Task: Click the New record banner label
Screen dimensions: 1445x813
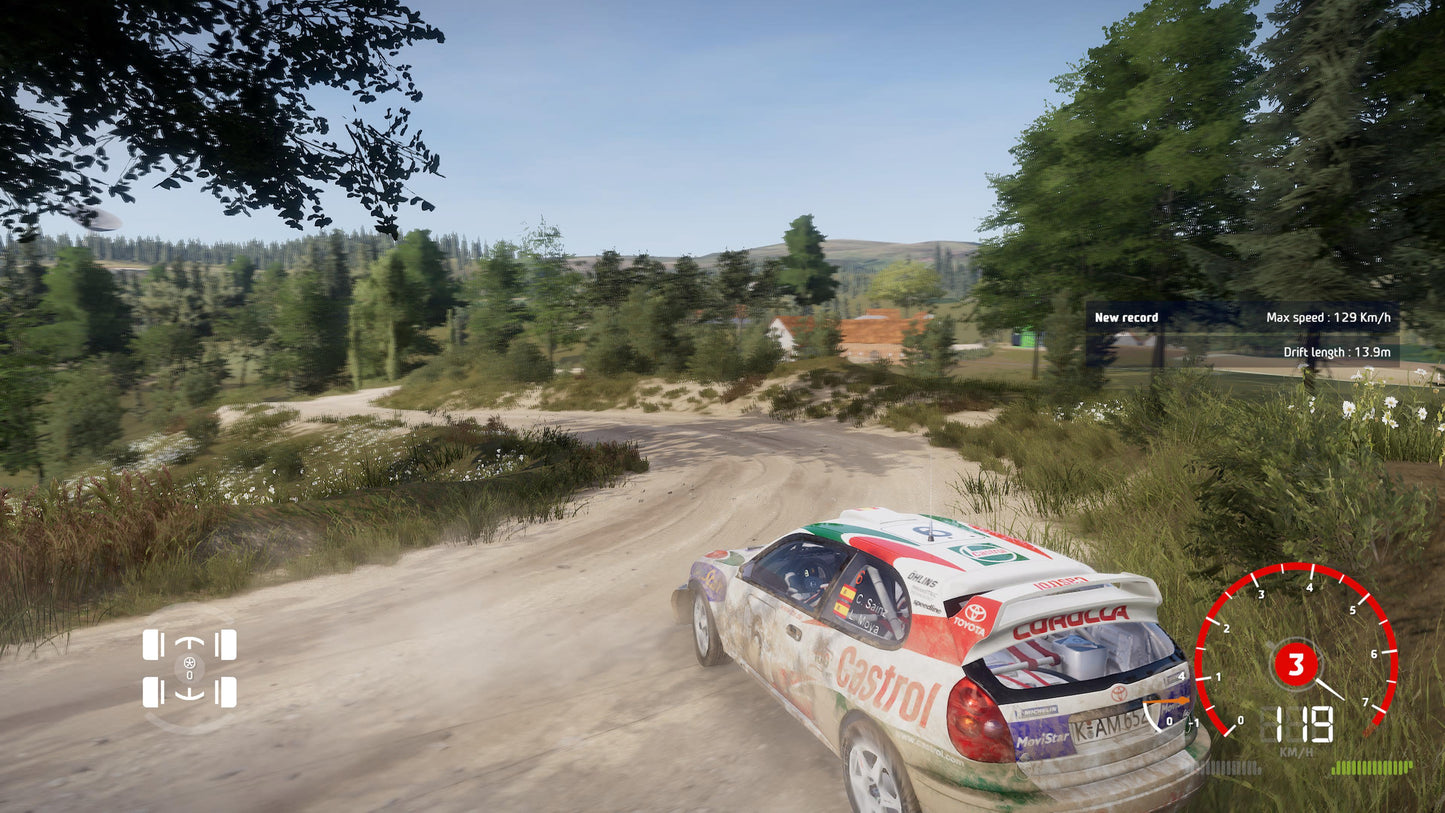Action: point(1125,317)
